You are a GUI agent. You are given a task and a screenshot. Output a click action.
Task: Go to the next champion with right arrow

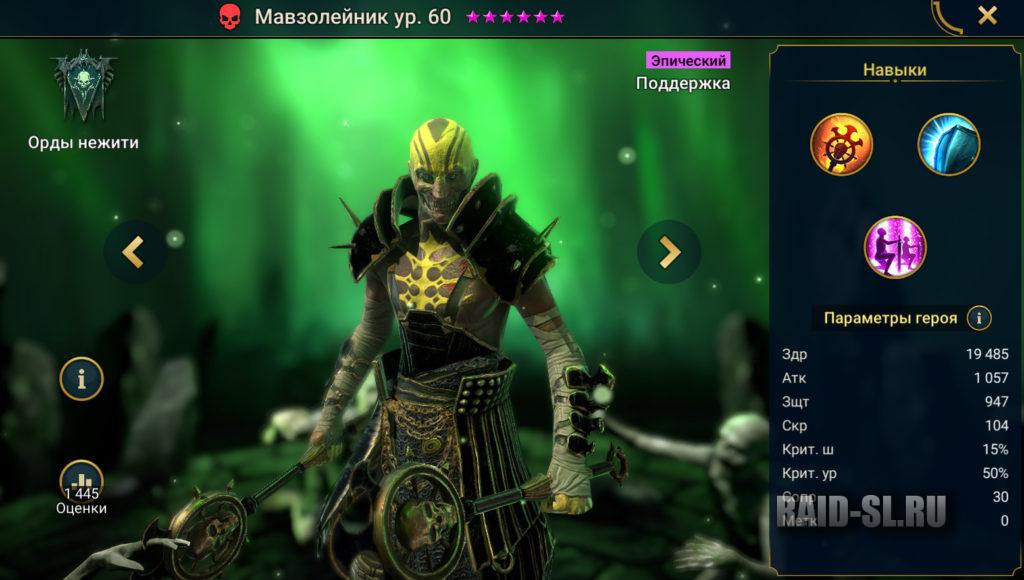[668, 253]
